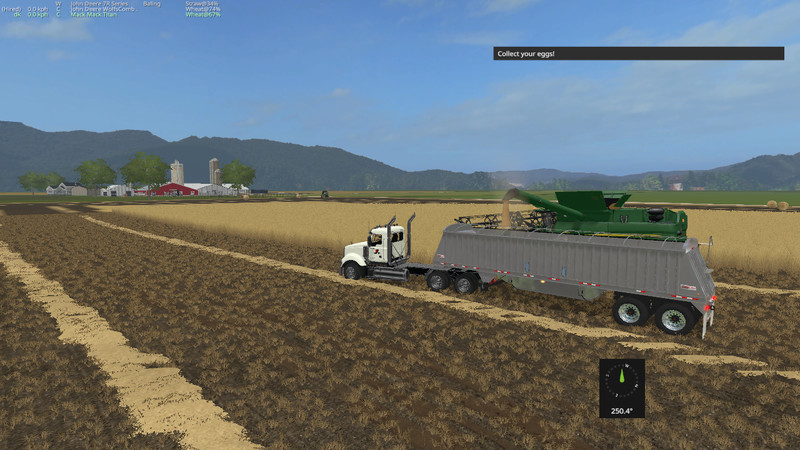The image size is (800, 450).
Task: Click the compass heading widget
Action: point(621,387)
